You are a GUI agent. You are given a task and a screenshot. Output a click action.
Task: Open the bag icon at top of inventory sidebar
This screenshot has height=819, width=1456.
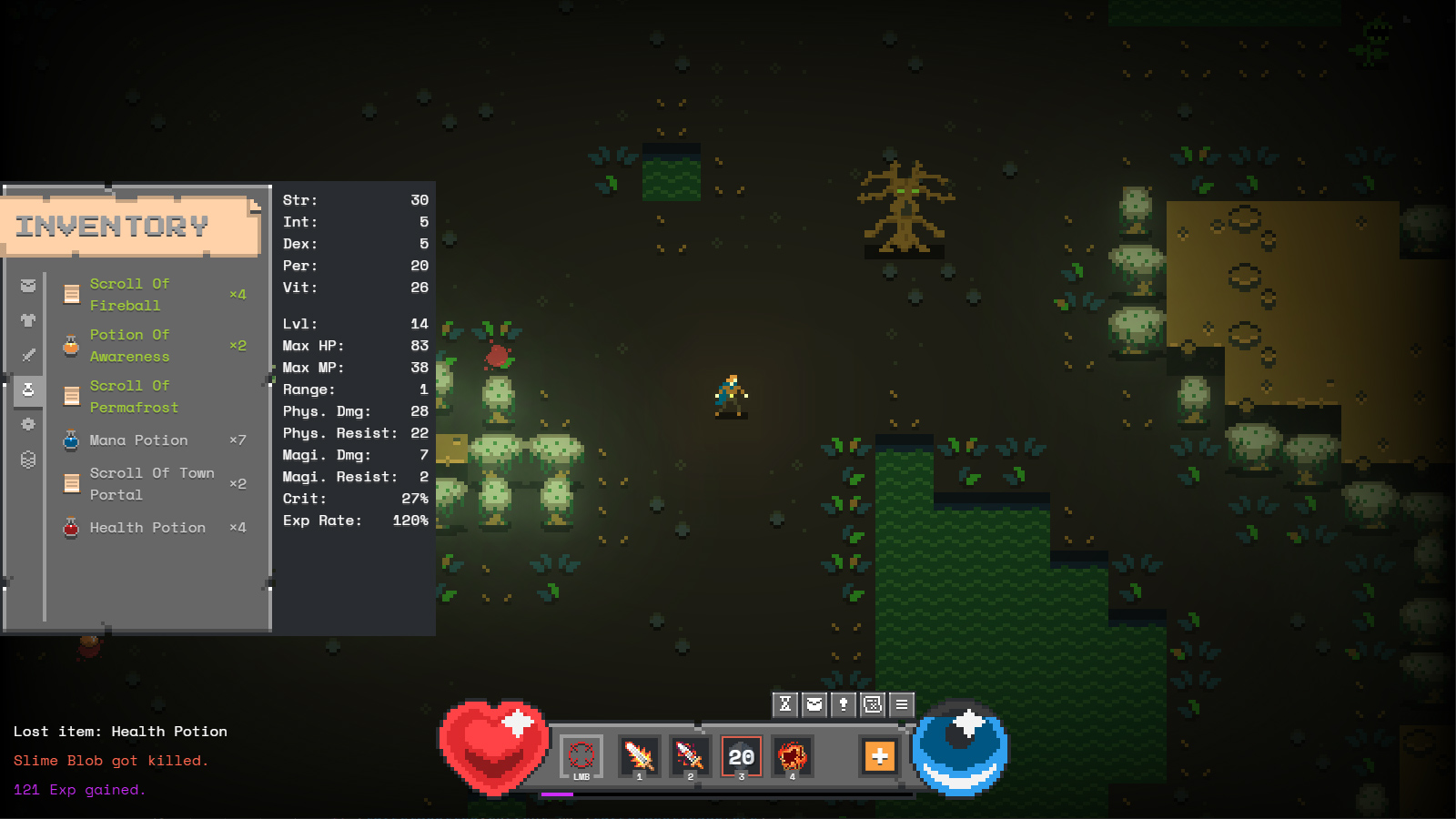[27, 284]
